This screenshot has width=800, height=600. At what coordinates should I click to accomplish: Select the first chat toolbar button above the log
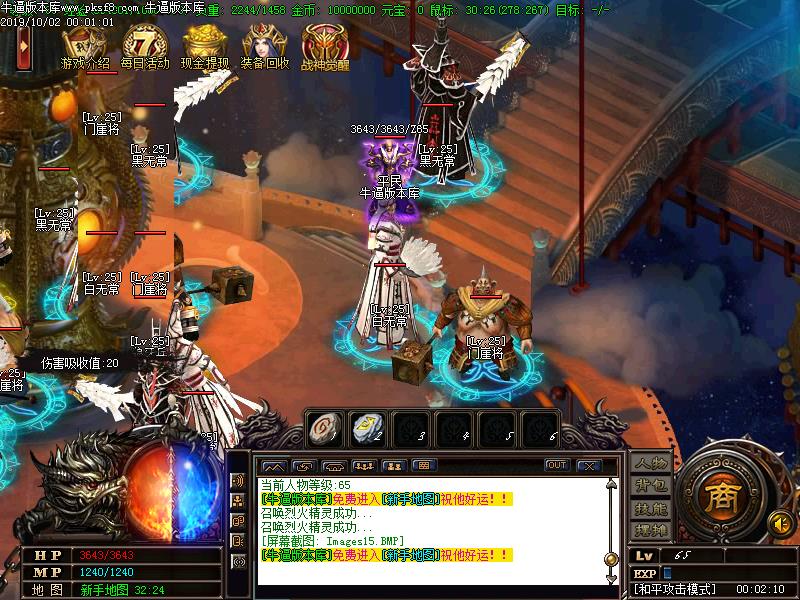273,465
